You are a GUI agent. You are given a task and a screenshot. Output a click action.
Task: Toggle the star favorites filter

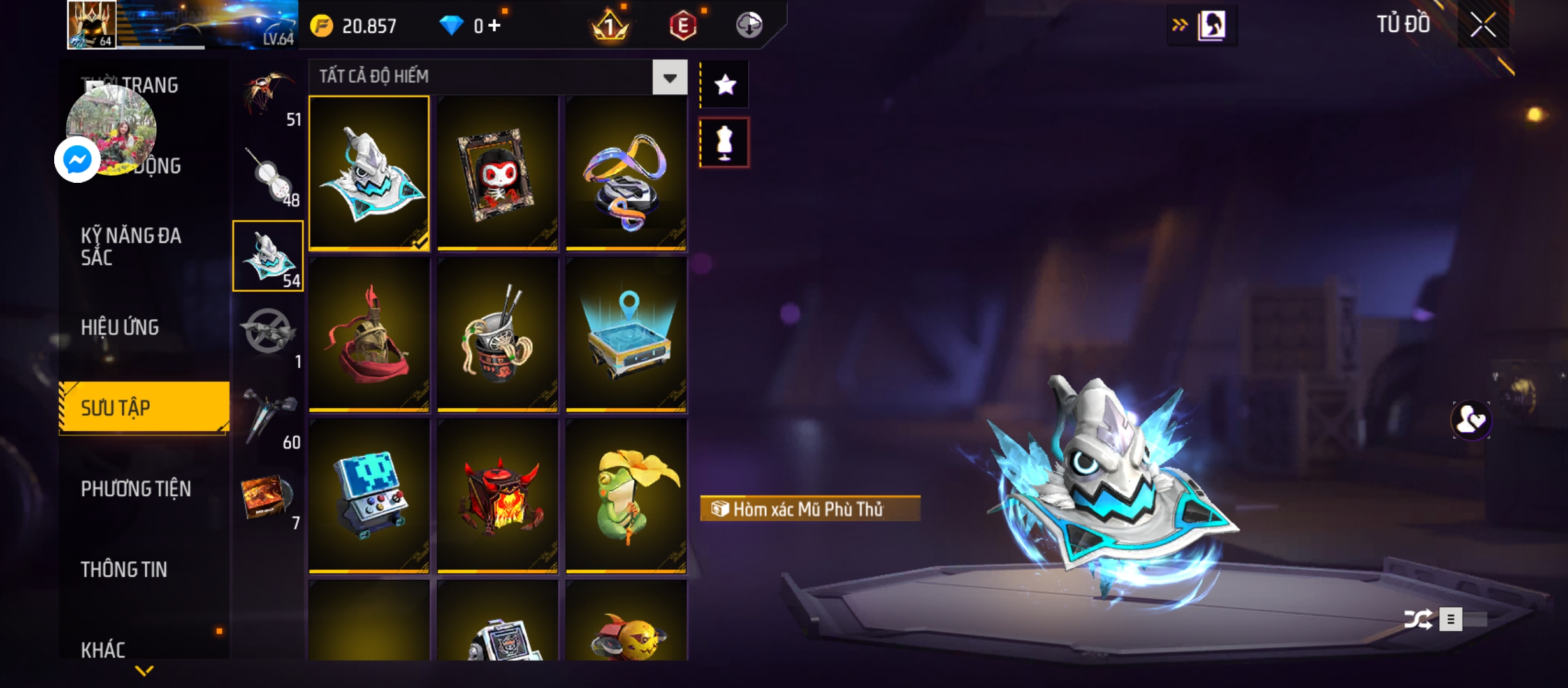click(725, 85)
